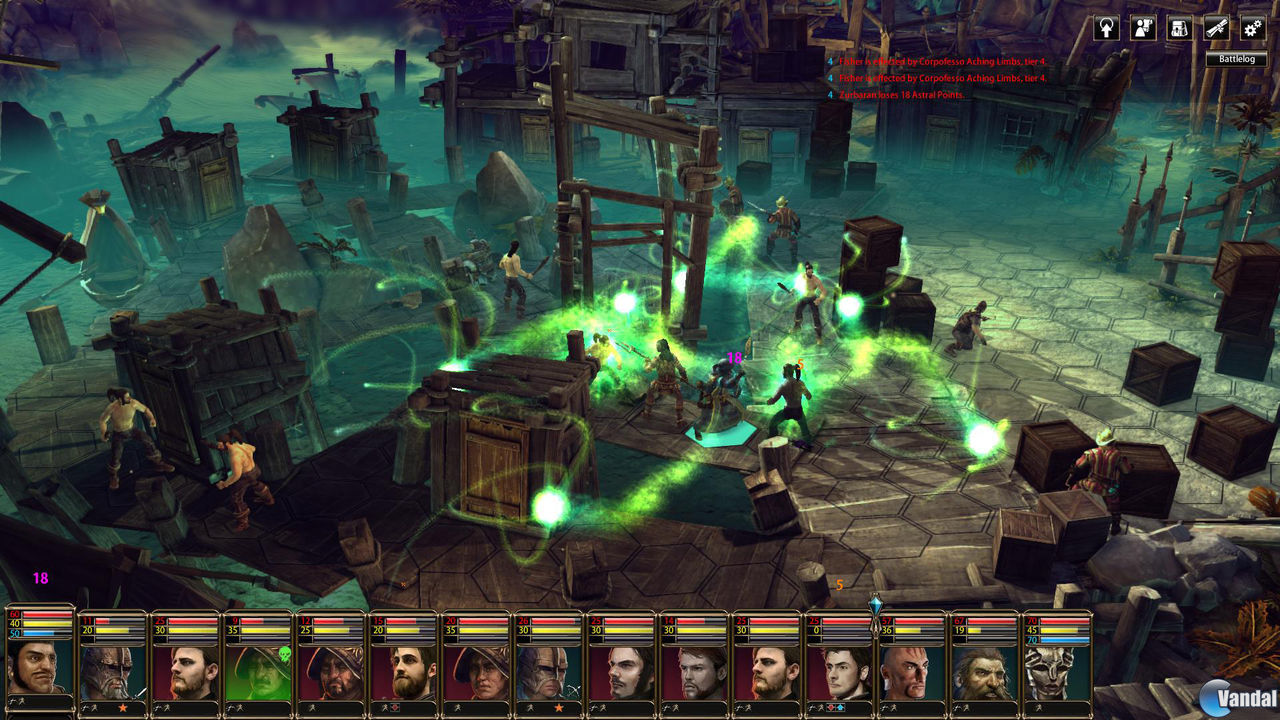Viewport: 1280px width, 720px height.
Task: Open the scroll quest log icon
Action: [x=1215, y=28]
